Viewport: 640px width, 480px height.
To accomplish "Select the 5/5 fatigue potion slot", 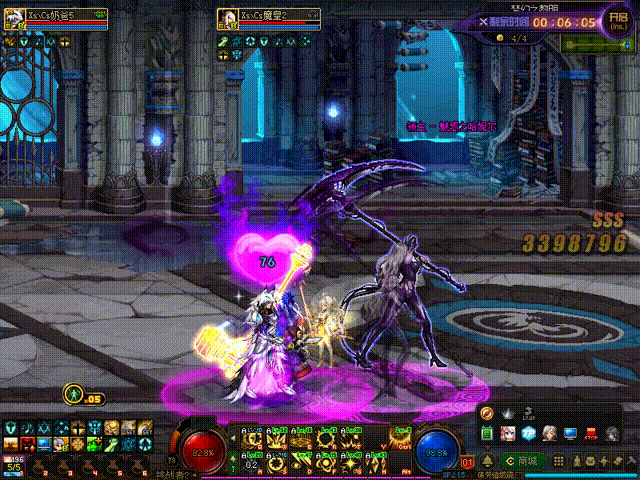I will point(13,462).
